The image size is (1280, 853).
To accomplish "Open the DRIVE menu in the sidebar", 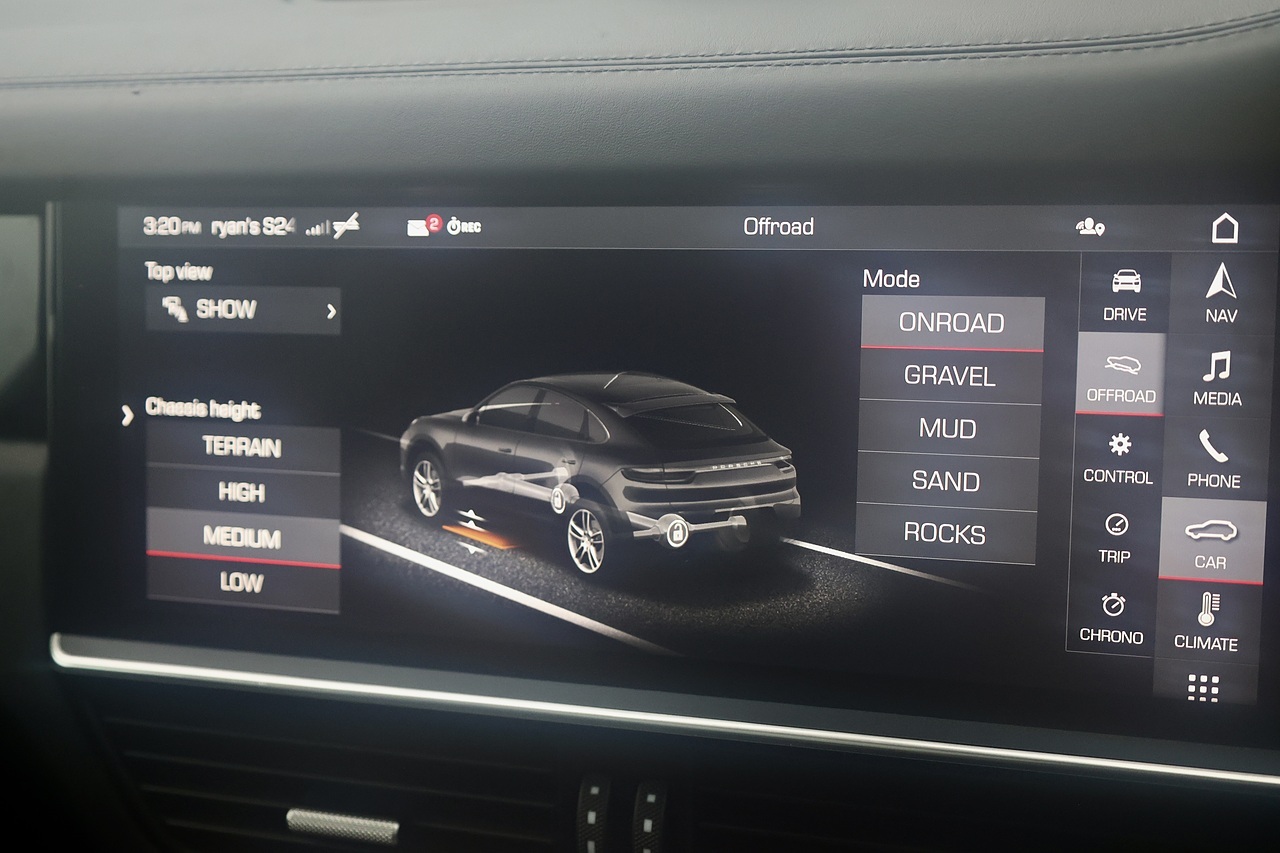I will (1122, 295).
